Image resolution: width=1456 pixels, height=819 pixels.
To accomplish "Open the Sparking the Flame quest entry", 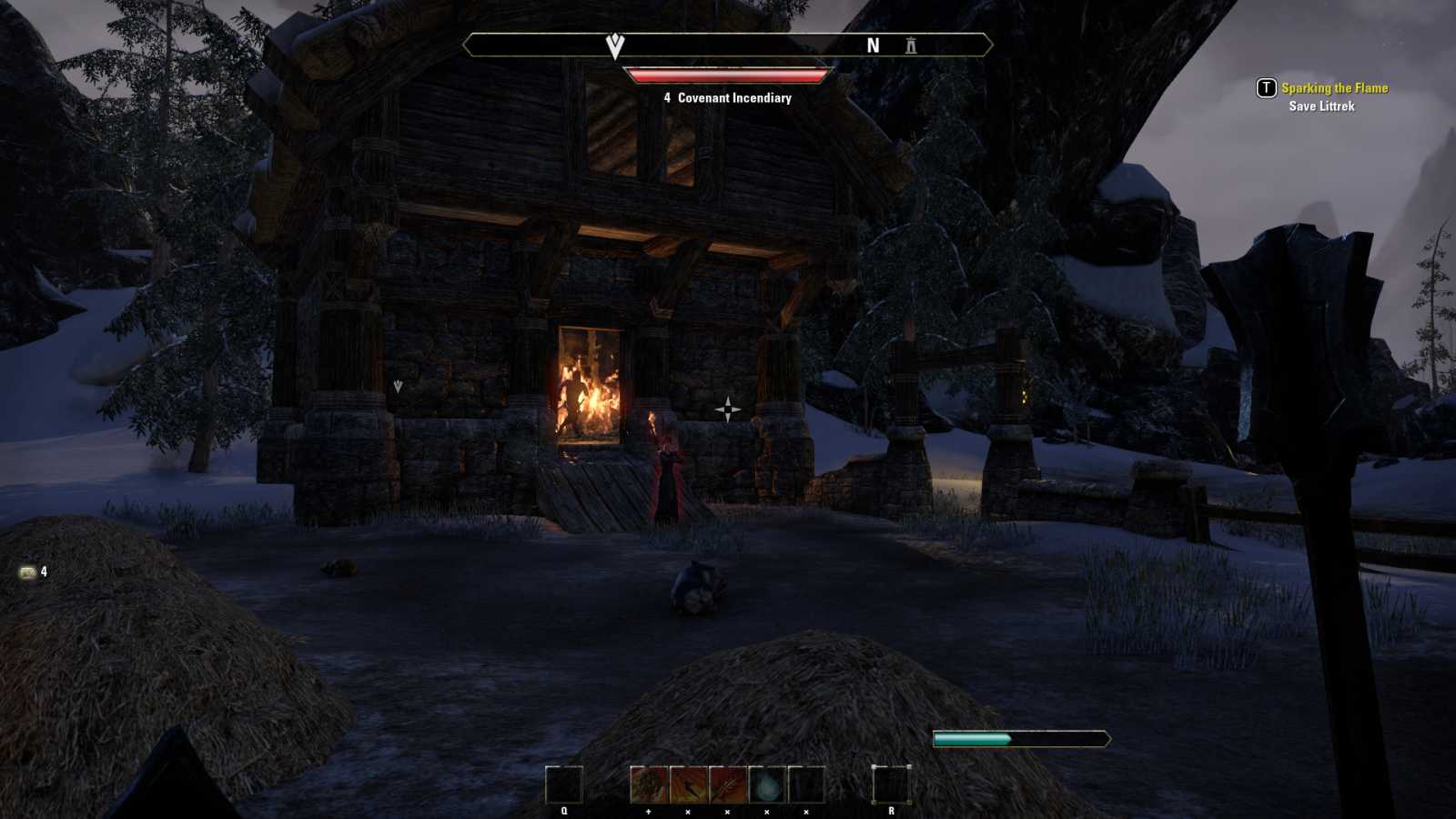I will tap(1334, 89).
